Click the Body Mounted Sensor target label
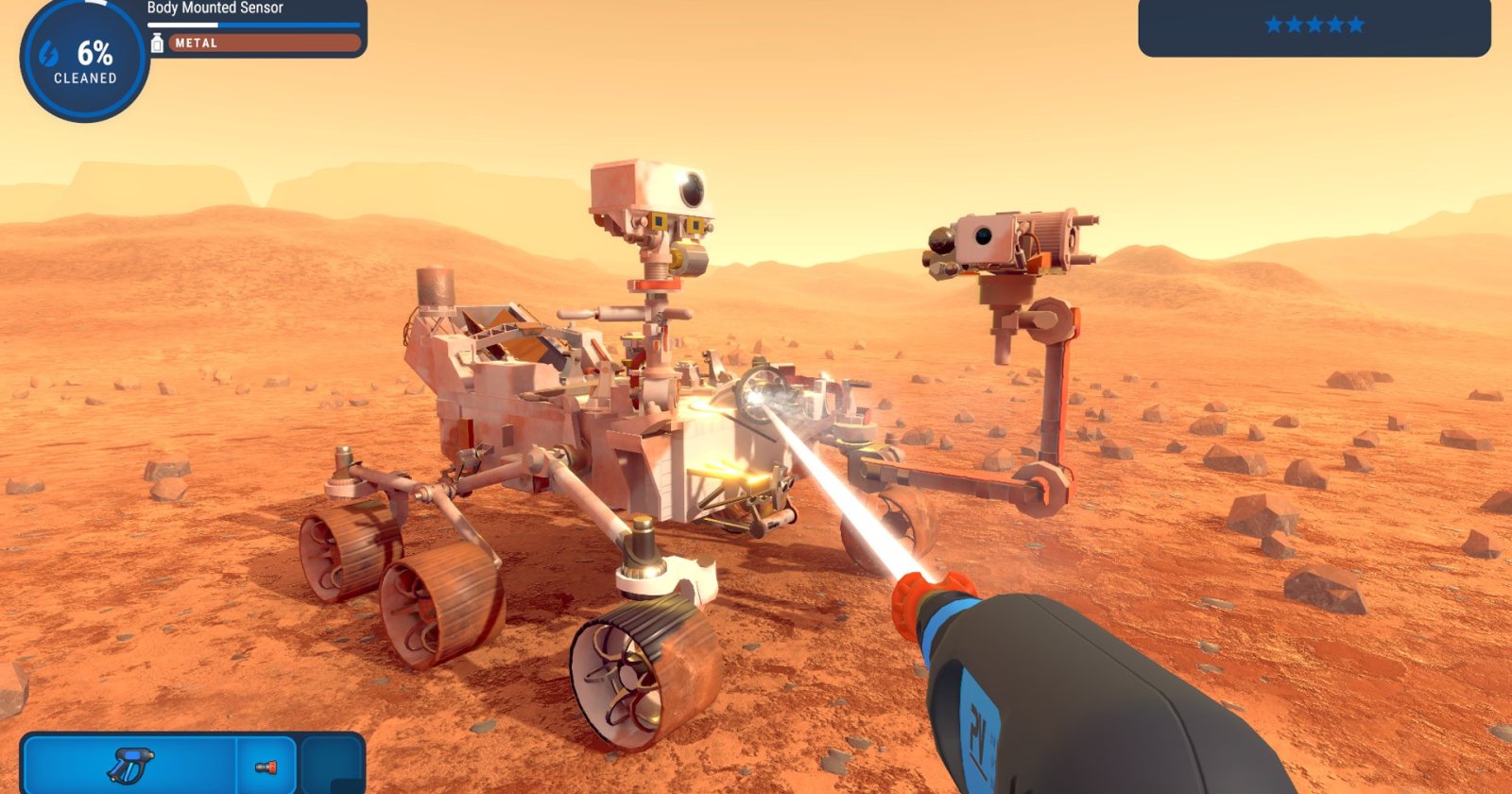 (x=215, y=9)
